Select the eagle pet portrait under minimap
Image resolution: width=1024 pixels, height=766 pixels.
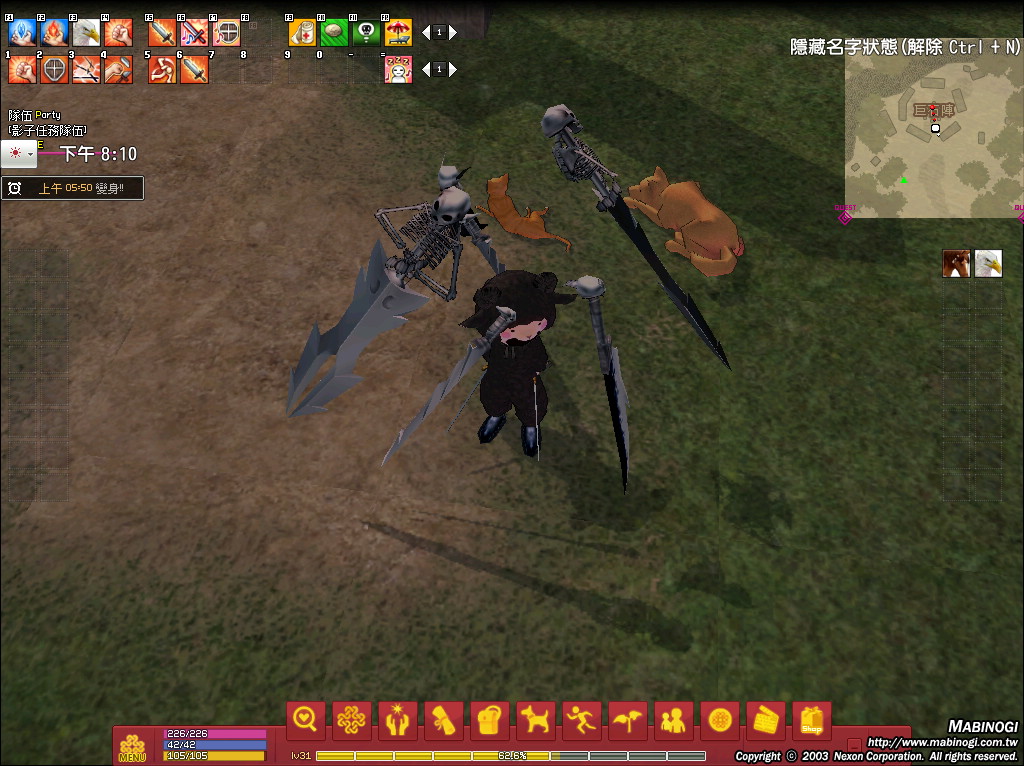[x=988, y=264]
